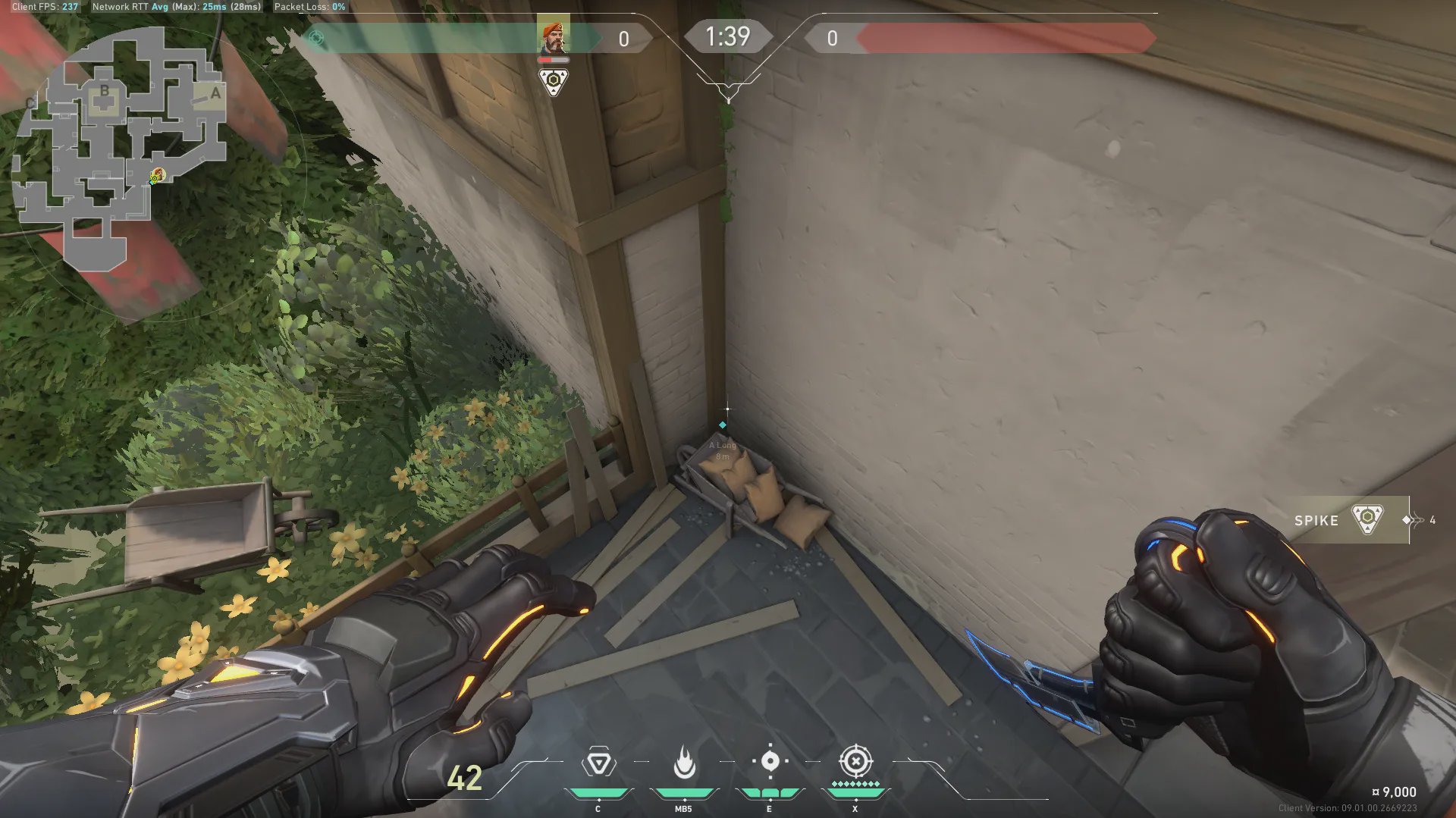The height and width of the screenshot is (818, 1456).
Task: Trigger the Sky Smoke ability
Action: pos(770,762)
